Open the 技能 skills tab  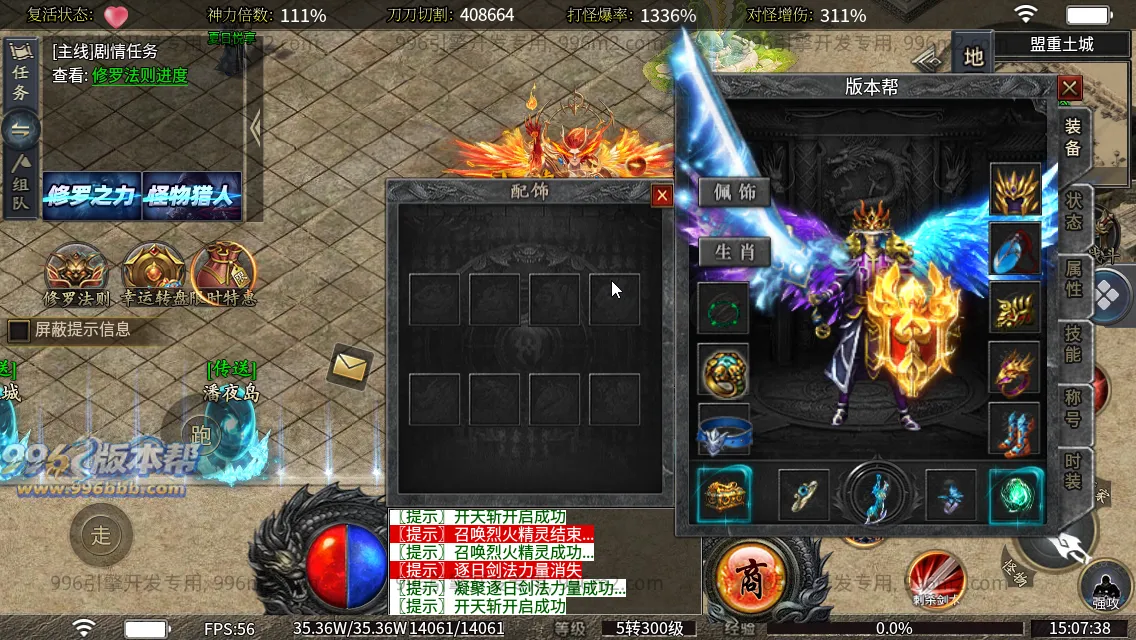coord(1073,343)
